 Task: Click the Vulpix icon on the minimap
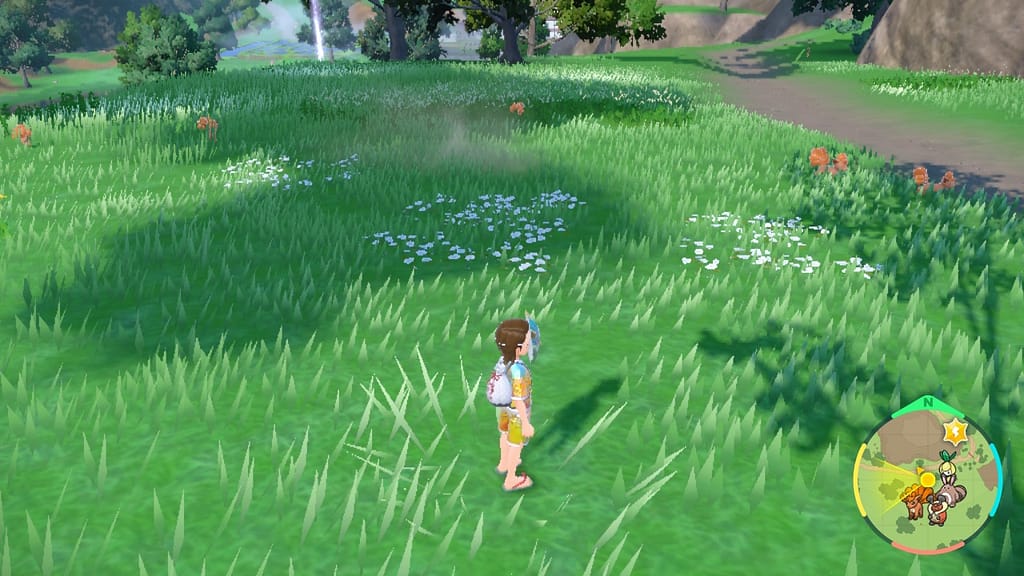914,499
